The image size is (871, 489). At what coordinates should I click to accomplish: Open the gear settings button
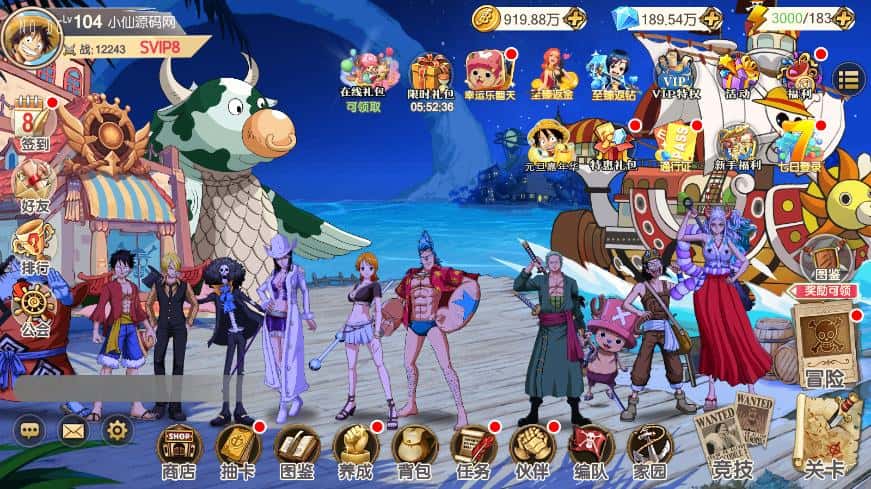coord(118,431)
